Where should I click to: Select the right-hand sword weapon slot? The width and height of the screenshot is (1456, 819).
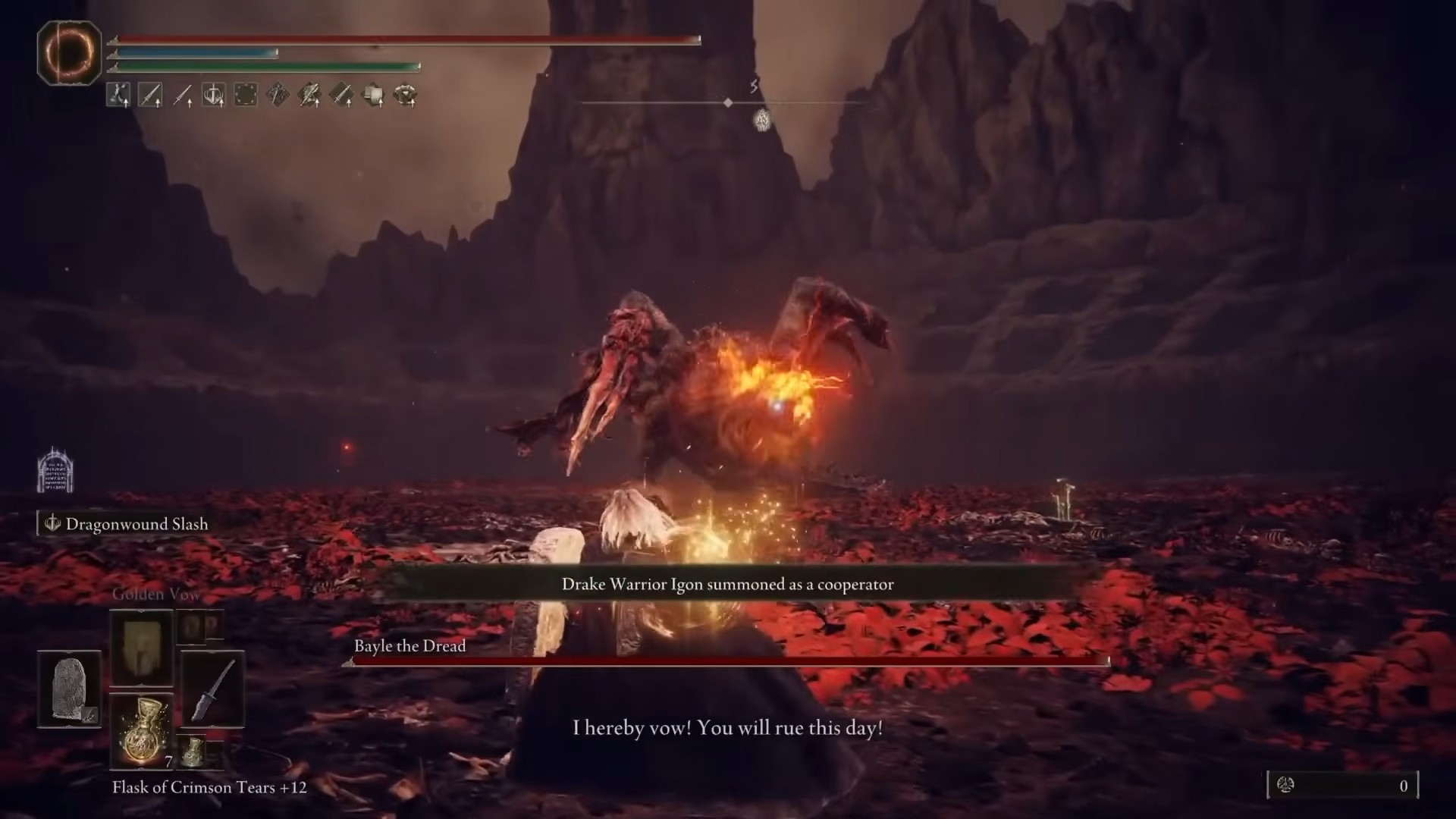coord(212,689)
